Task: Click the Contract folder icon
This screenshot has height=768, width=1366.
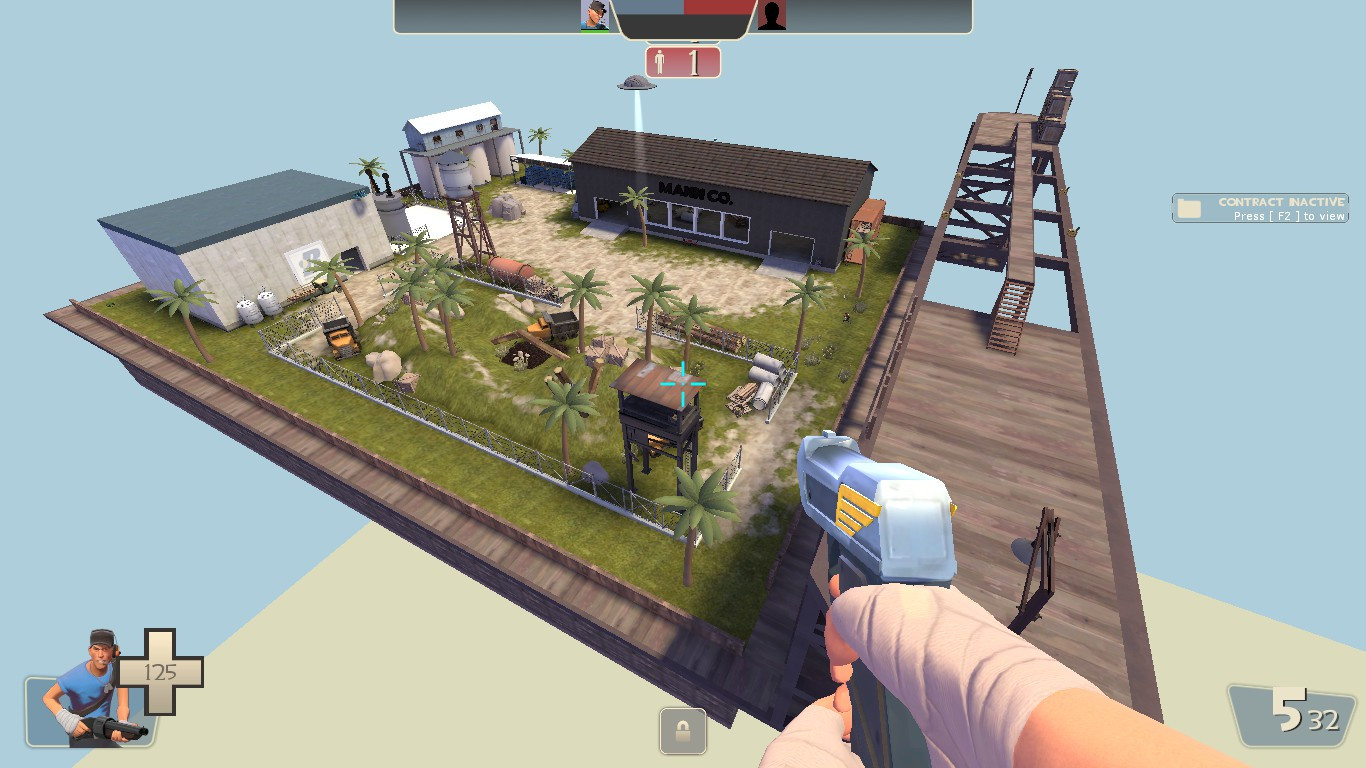Action: 1189,207
